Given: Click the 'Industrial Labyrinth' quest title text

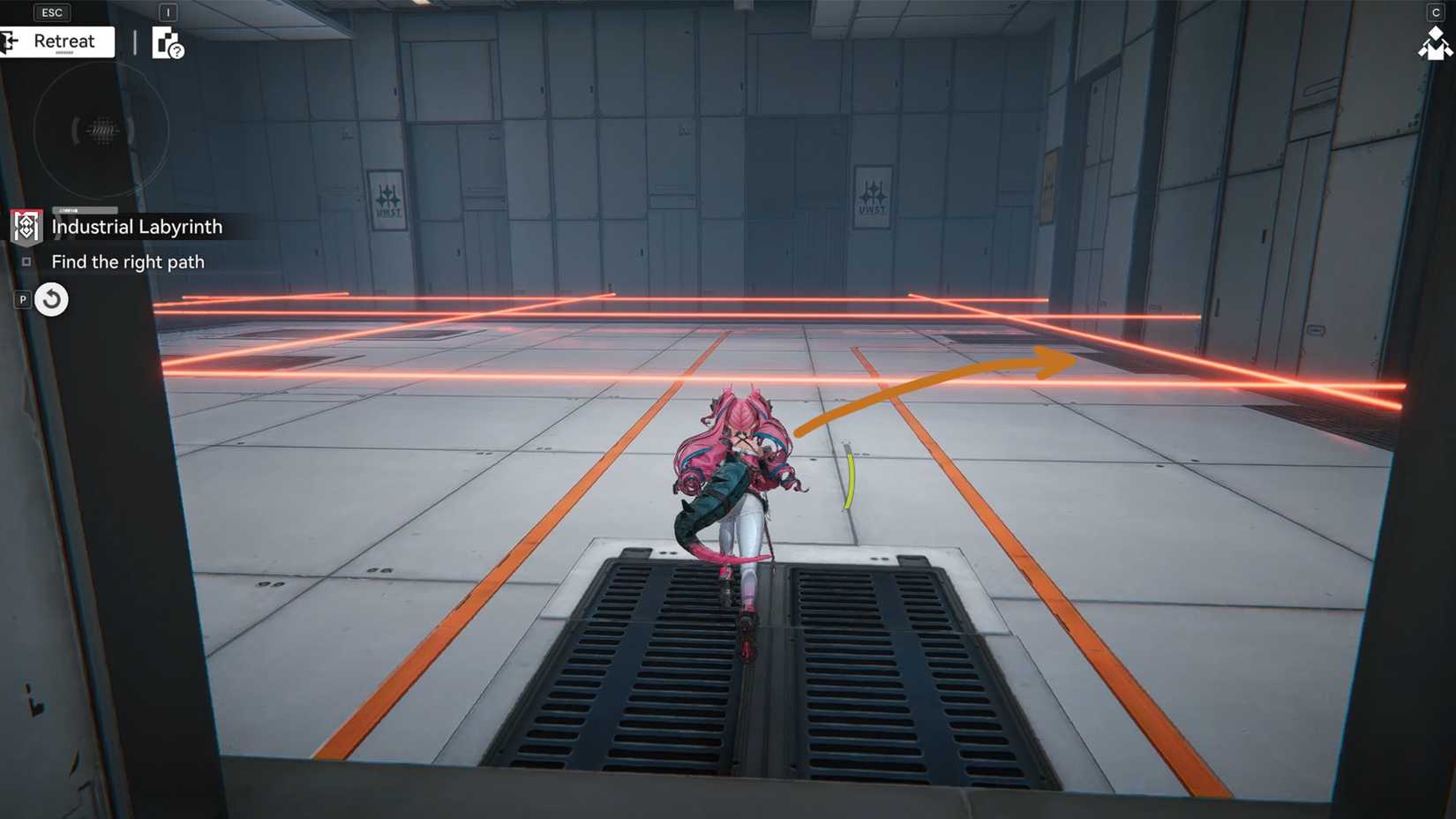Looking at the screenshot, I should click(x=137, y=227).
